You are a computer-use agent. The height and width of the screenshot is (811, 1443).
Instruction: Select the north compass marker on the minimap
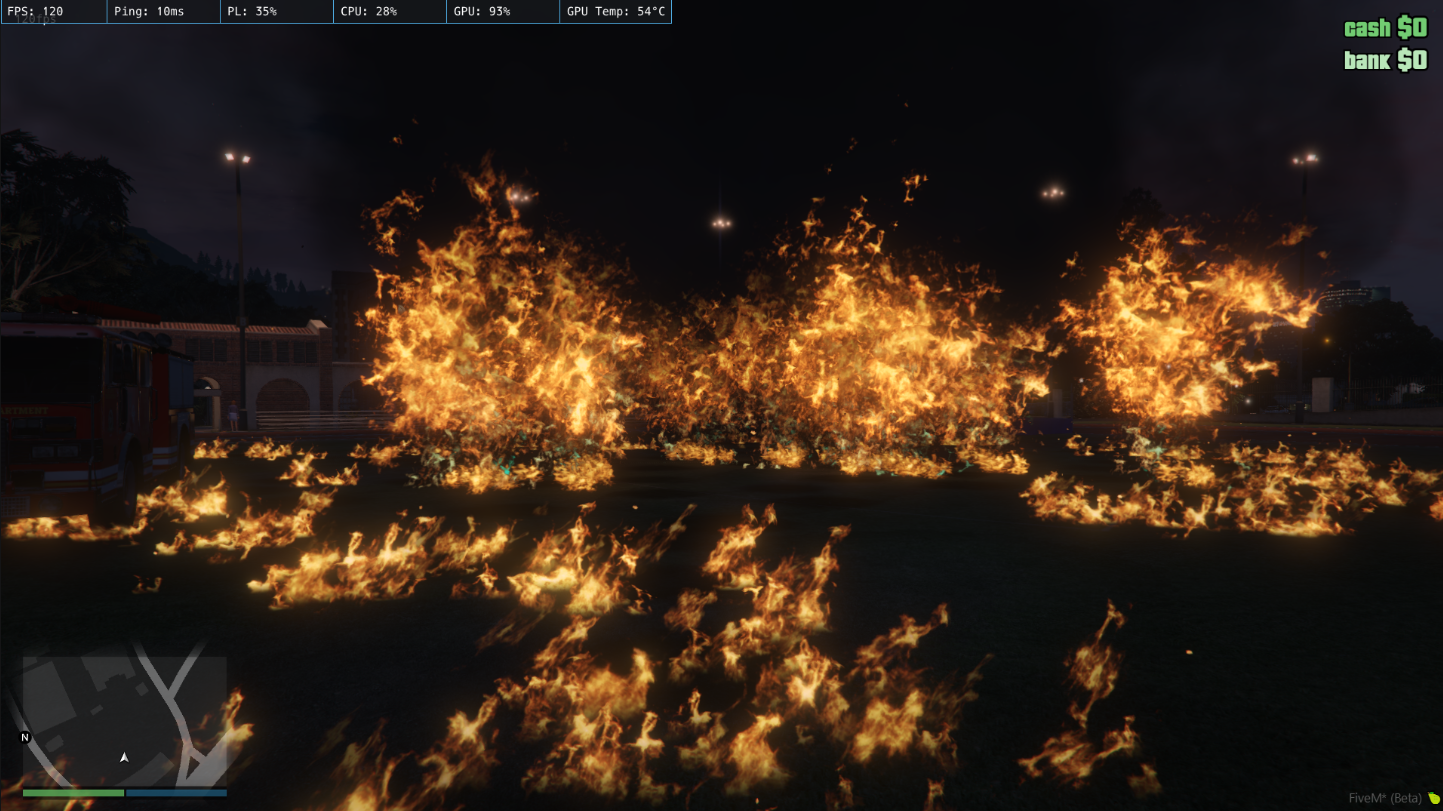25,738
